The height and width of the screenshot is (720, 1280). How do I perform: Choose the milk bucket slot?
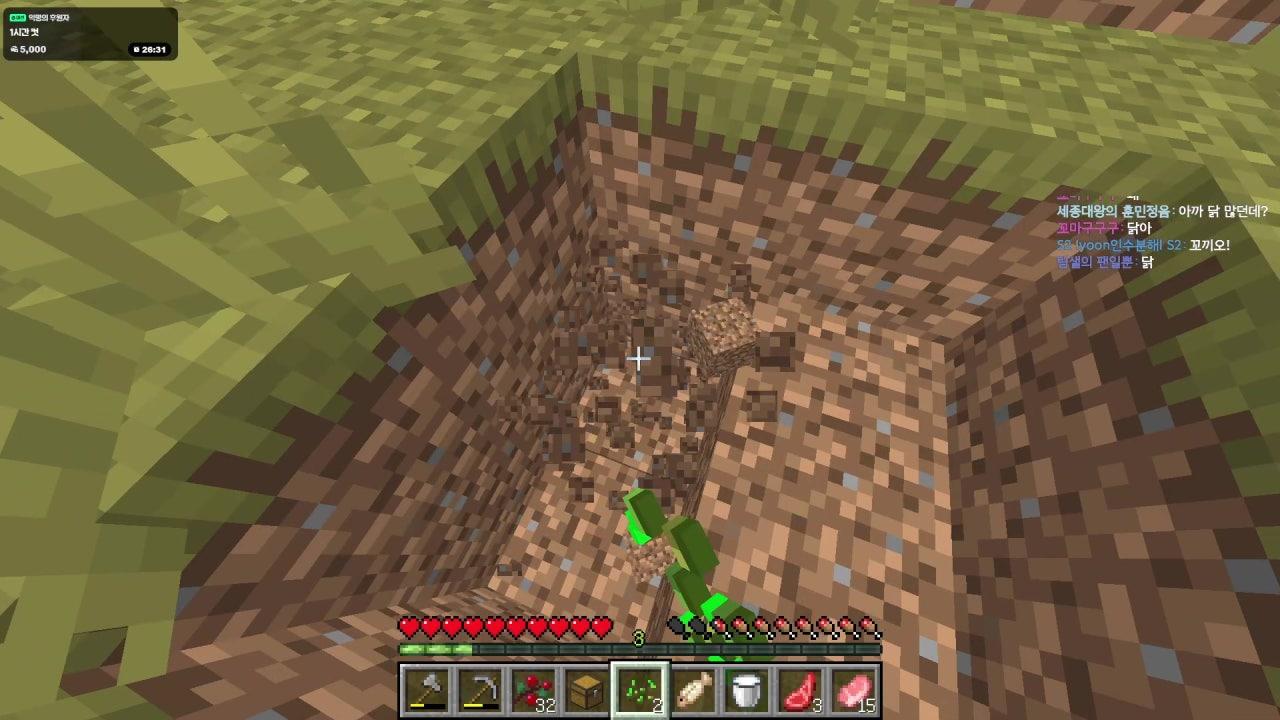point(748,690)
